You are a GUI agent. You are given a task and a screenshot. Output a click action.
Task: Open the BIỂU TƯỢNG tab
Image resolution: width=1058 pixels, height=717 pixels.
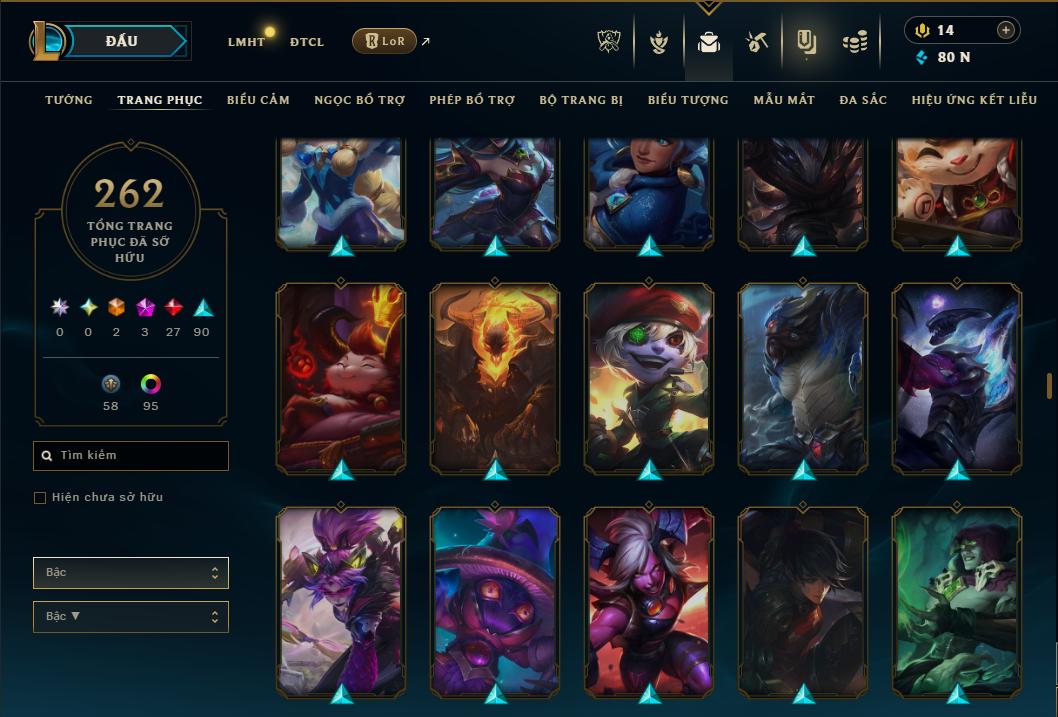point(688,100)
